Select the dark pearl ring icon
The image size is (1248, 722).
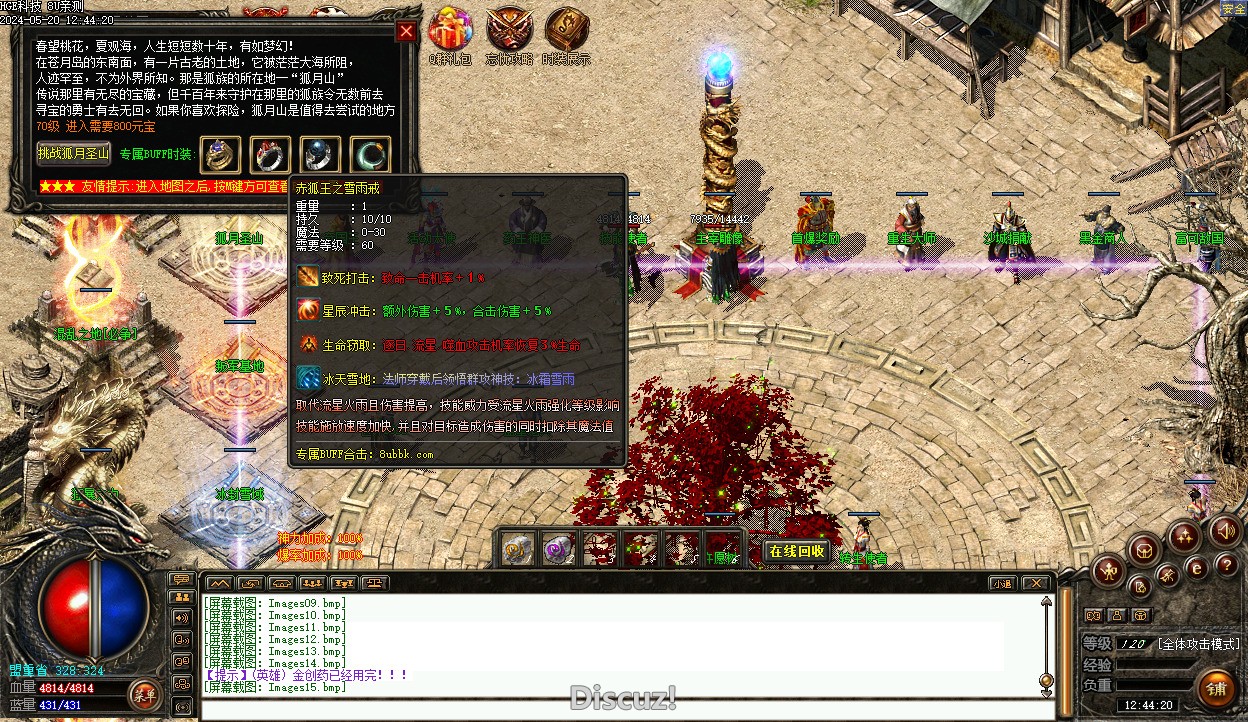(x=320, y=154)
